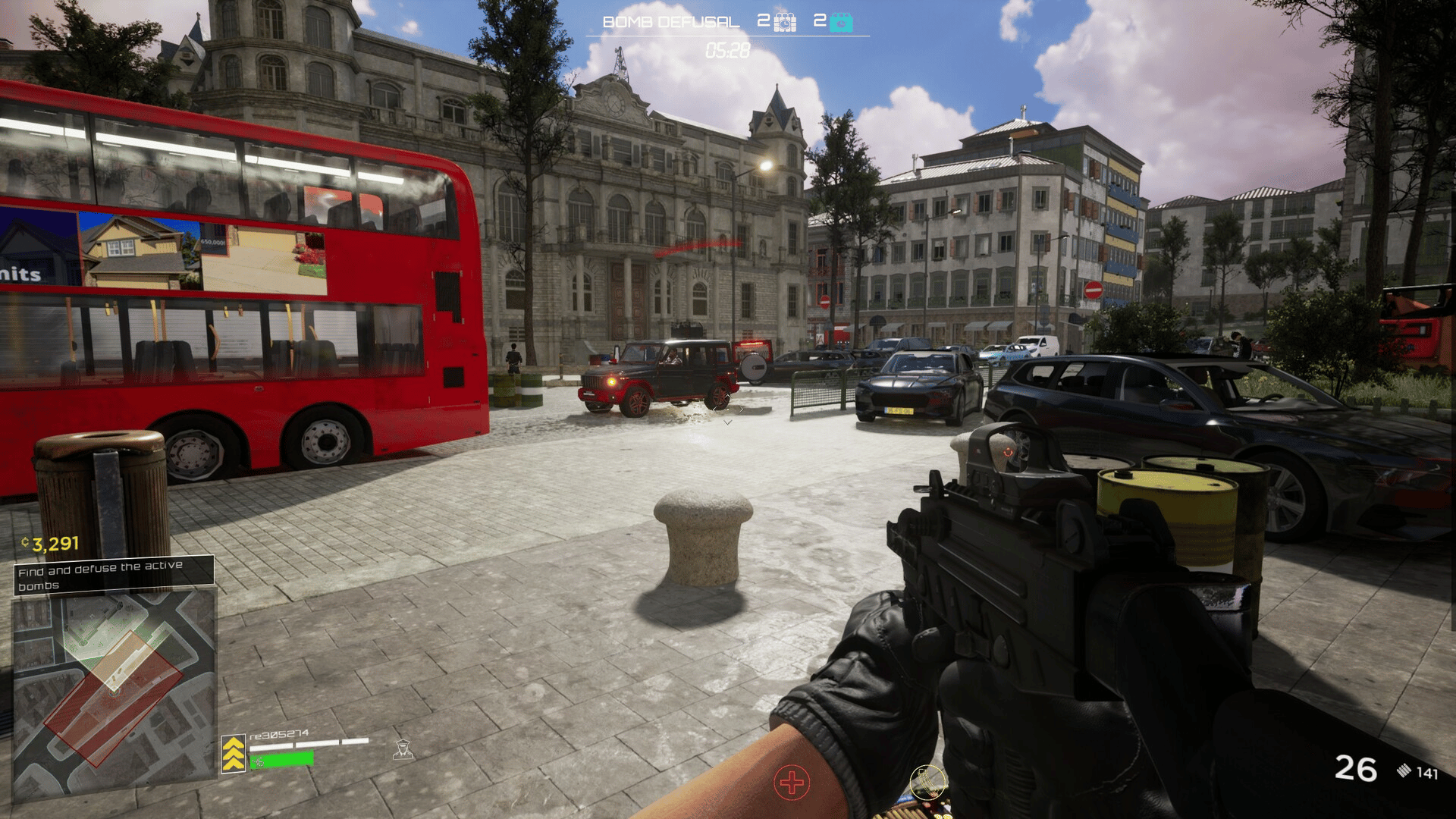Screen dimensions: 1456x819
Task: Click the yellow triple-chevron rank badge
Action: coord(234,754)
